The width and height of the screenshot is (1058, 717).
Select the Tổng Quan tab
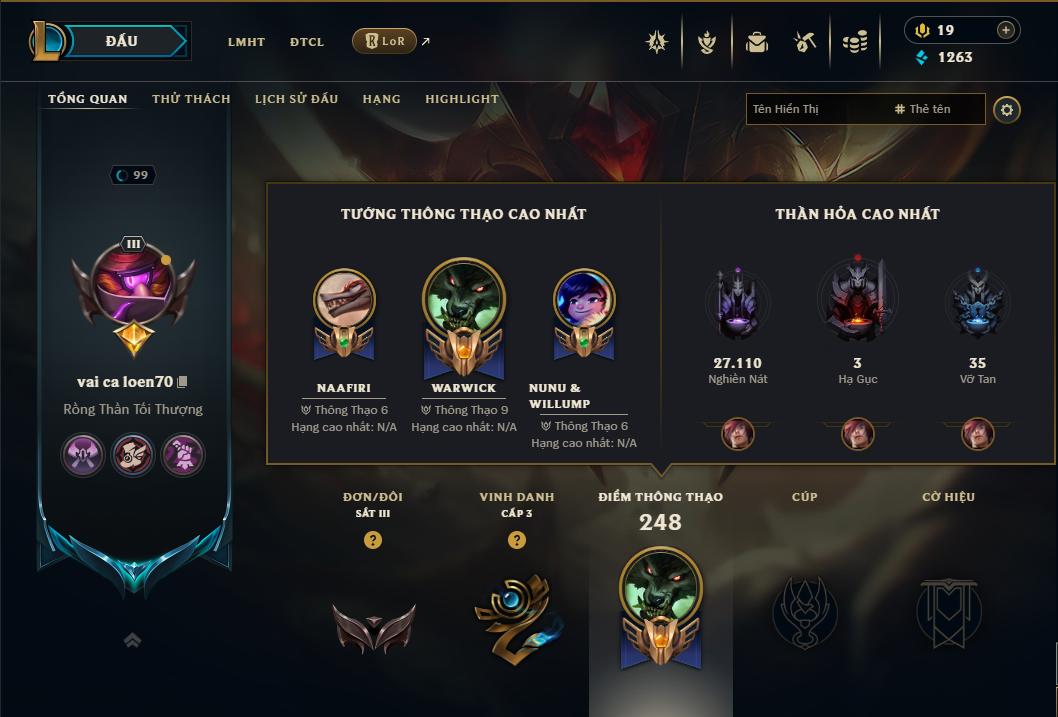[88, 99]
